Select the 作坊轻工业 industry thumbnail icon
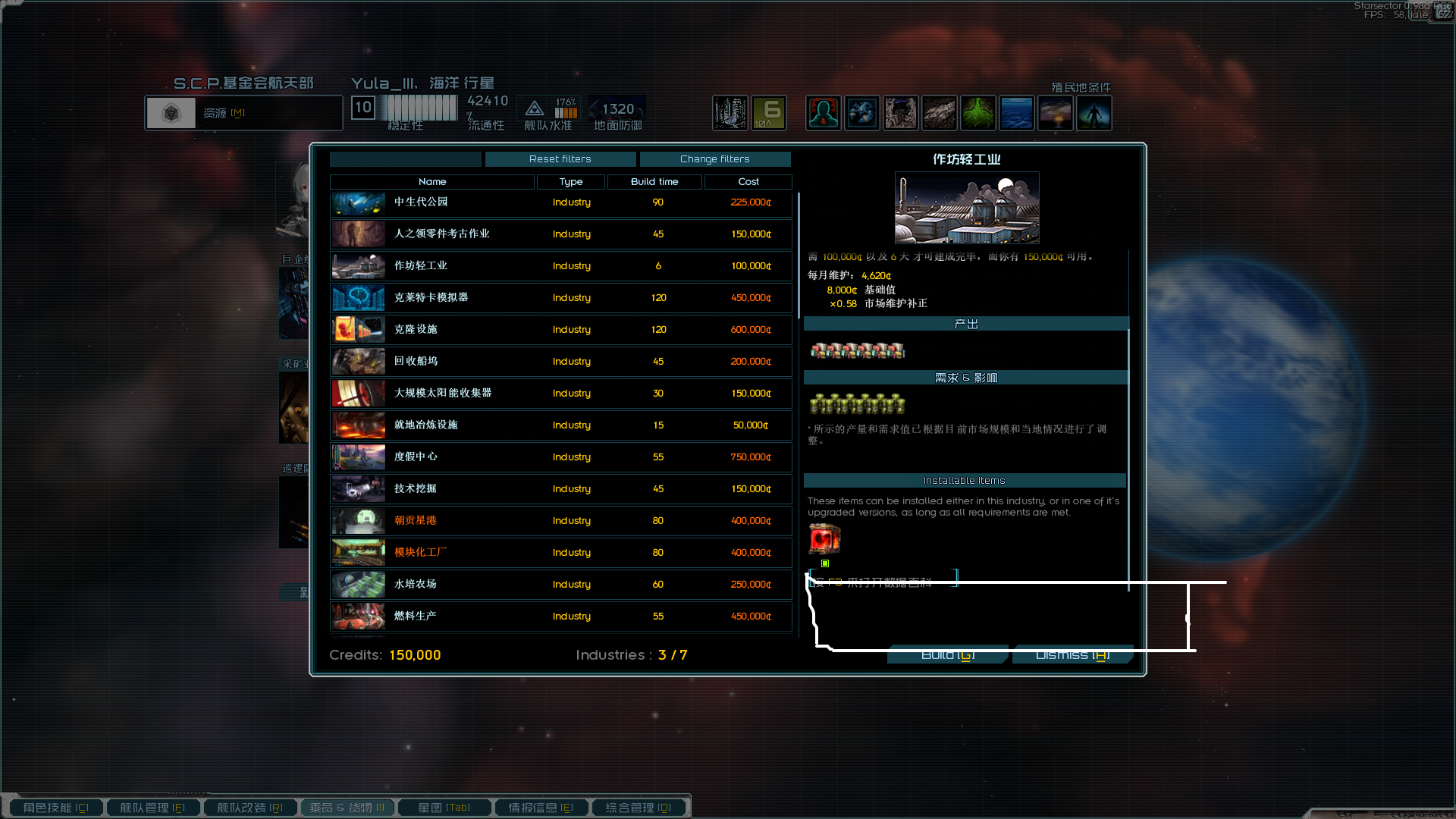This screenshot has height=819, width=1456. point(357,266)
